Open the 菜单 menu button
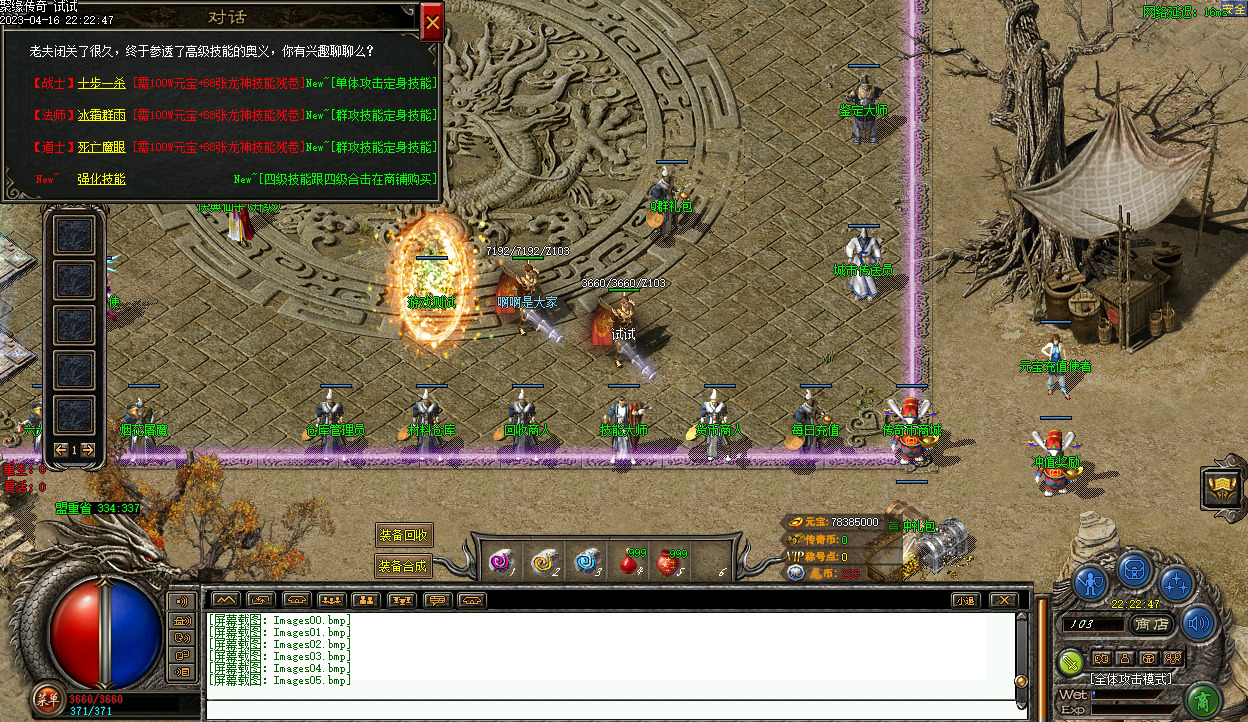 click(x=46, y=698)
